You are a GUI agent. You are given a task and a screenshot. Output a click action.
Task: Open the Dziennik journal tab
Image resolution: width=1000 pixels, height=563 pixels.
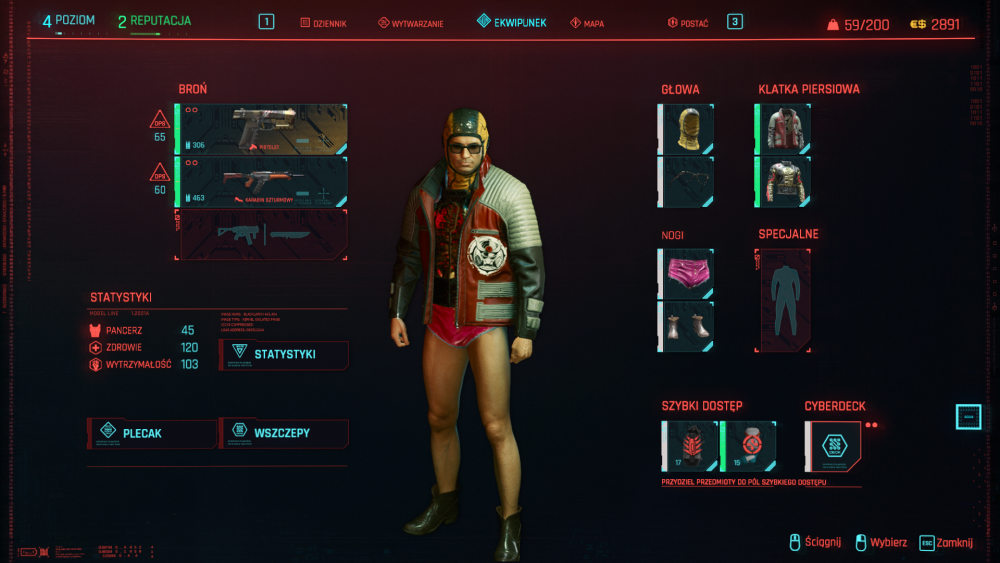tap(324, 23)
